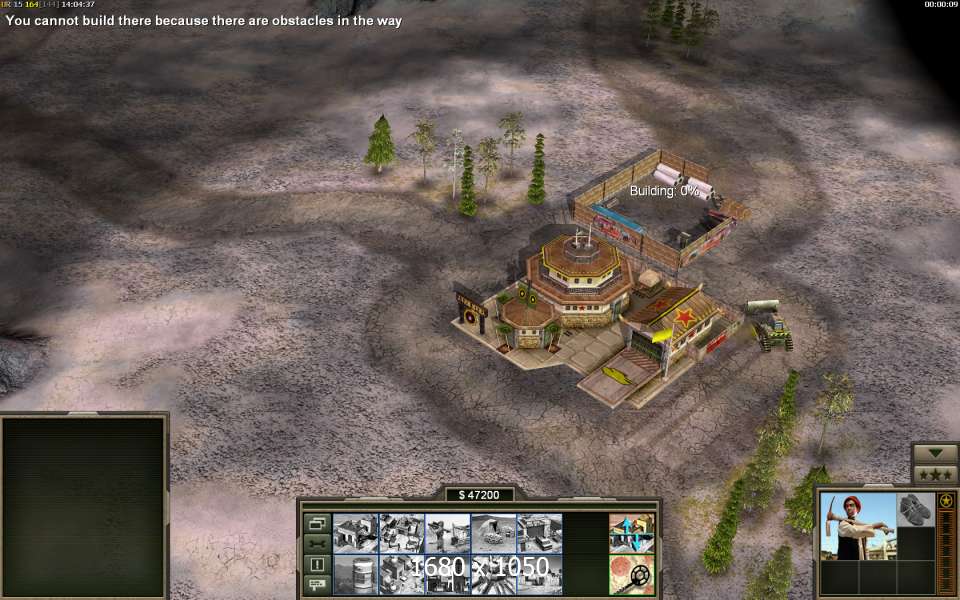Click the selected worker portrait

point(857,527)
